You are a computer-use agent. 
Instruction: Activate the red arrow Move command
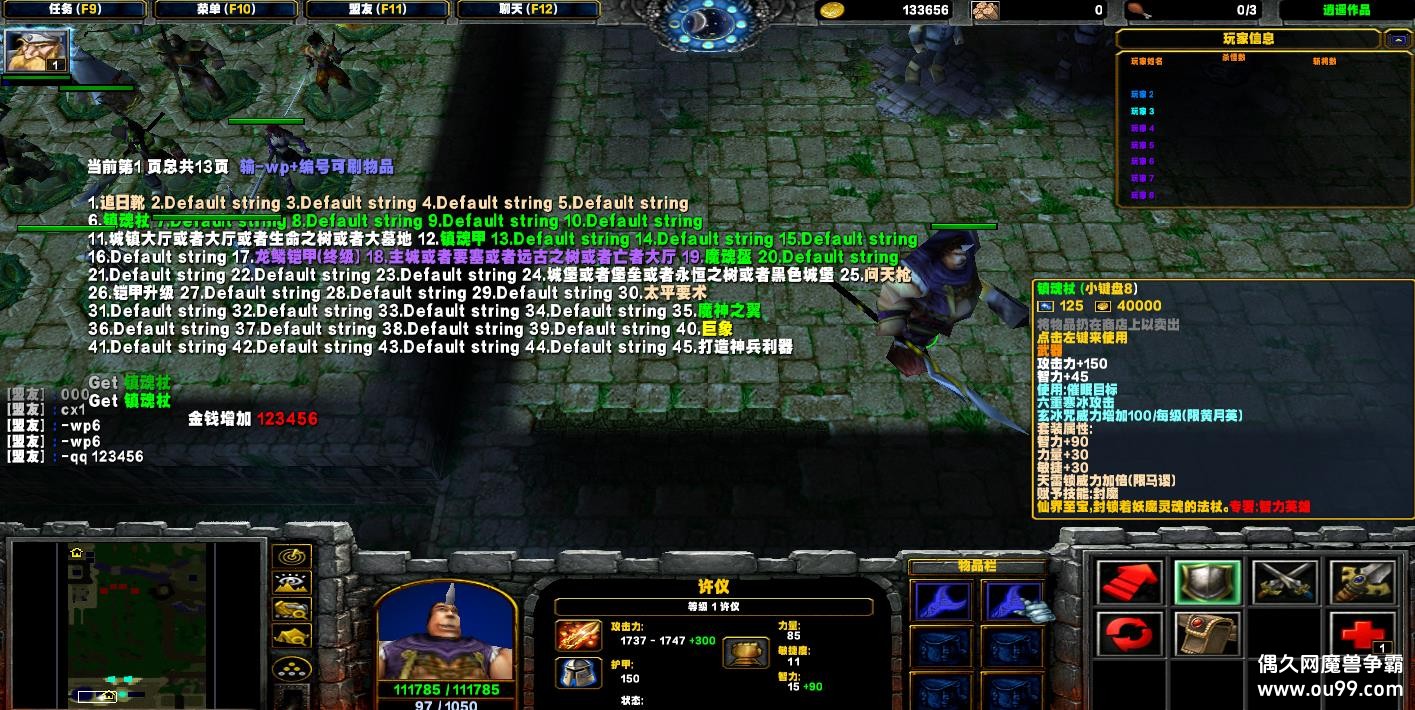[x=1130, y=583]
